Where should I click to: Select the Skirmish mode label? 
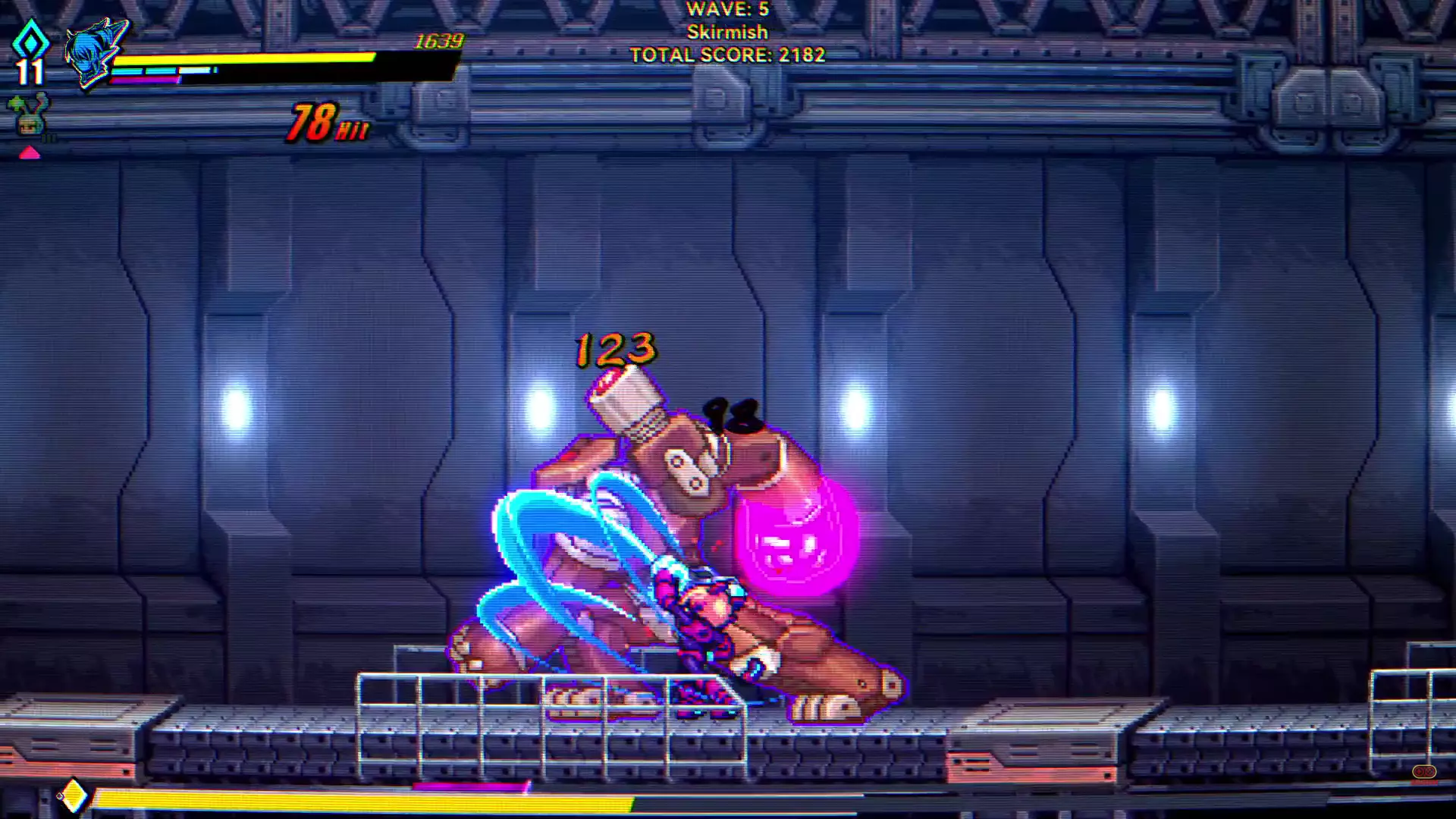point(726,33)
